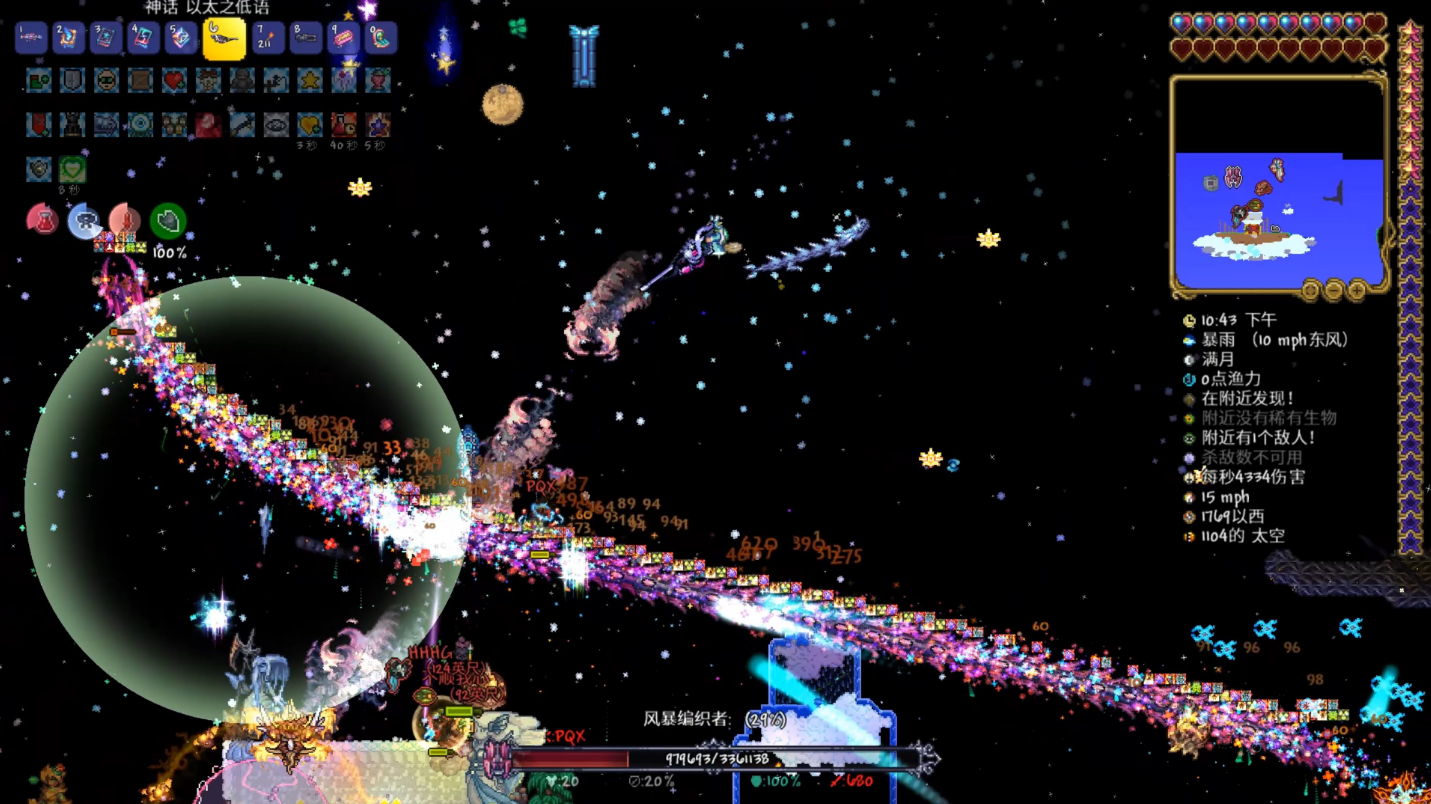Click the potion sickness icon showing 40 seconds

pyautogui.click(x=343, y=125)
